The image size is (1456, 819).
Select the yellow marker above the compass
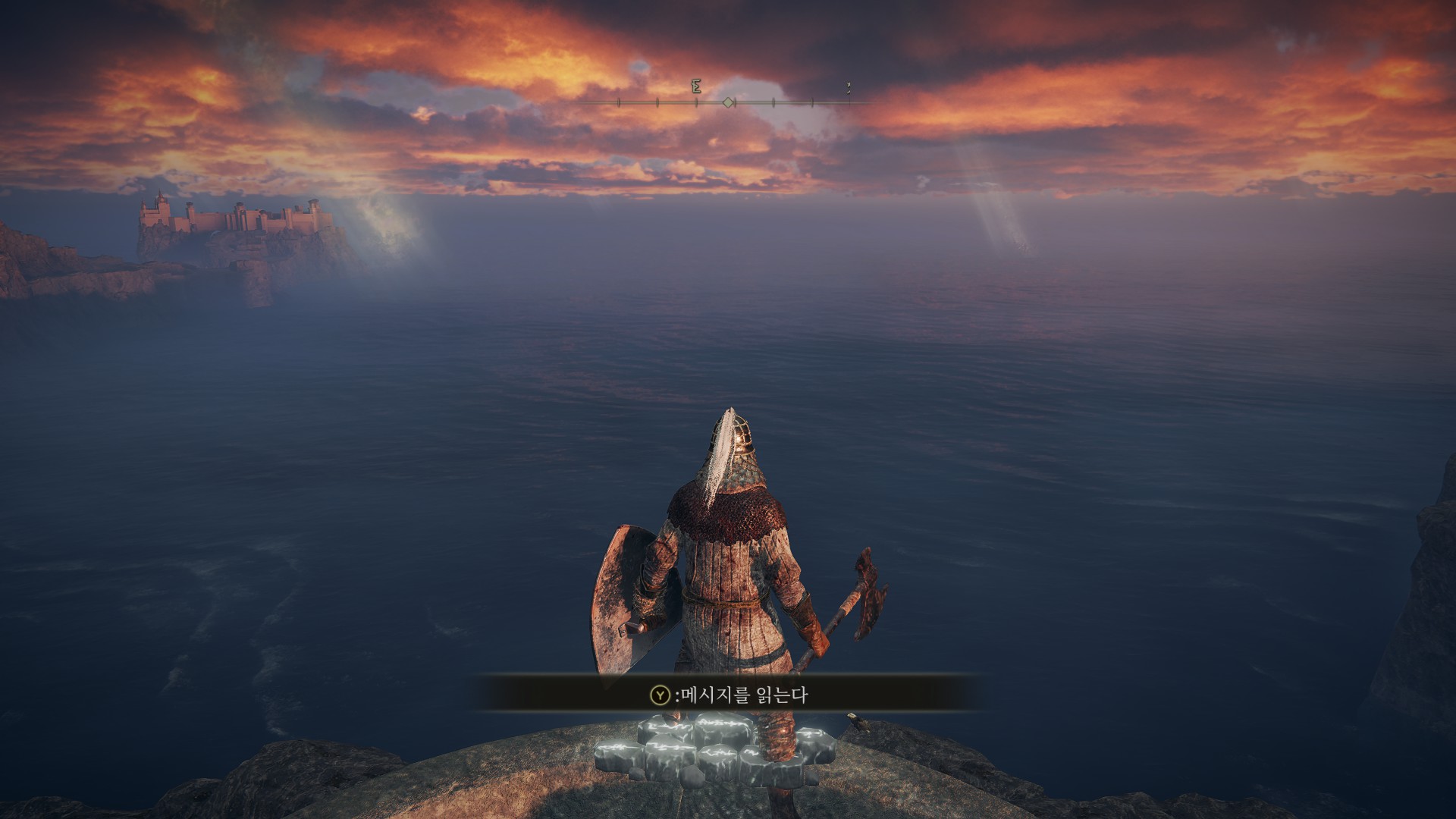(x=849, y=89)
